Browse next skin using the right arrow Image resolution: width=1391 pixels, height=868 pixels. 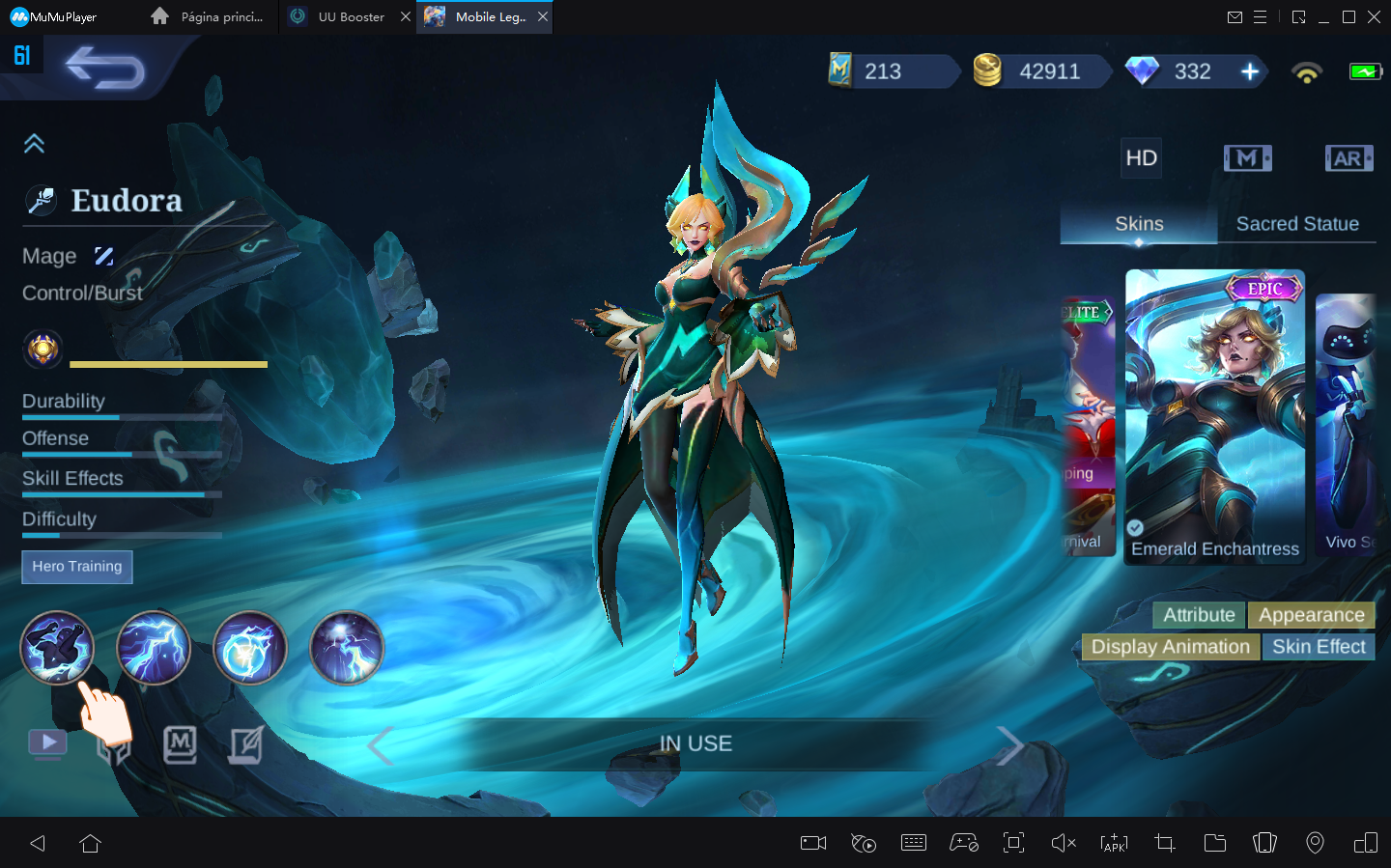point(1010,744)
